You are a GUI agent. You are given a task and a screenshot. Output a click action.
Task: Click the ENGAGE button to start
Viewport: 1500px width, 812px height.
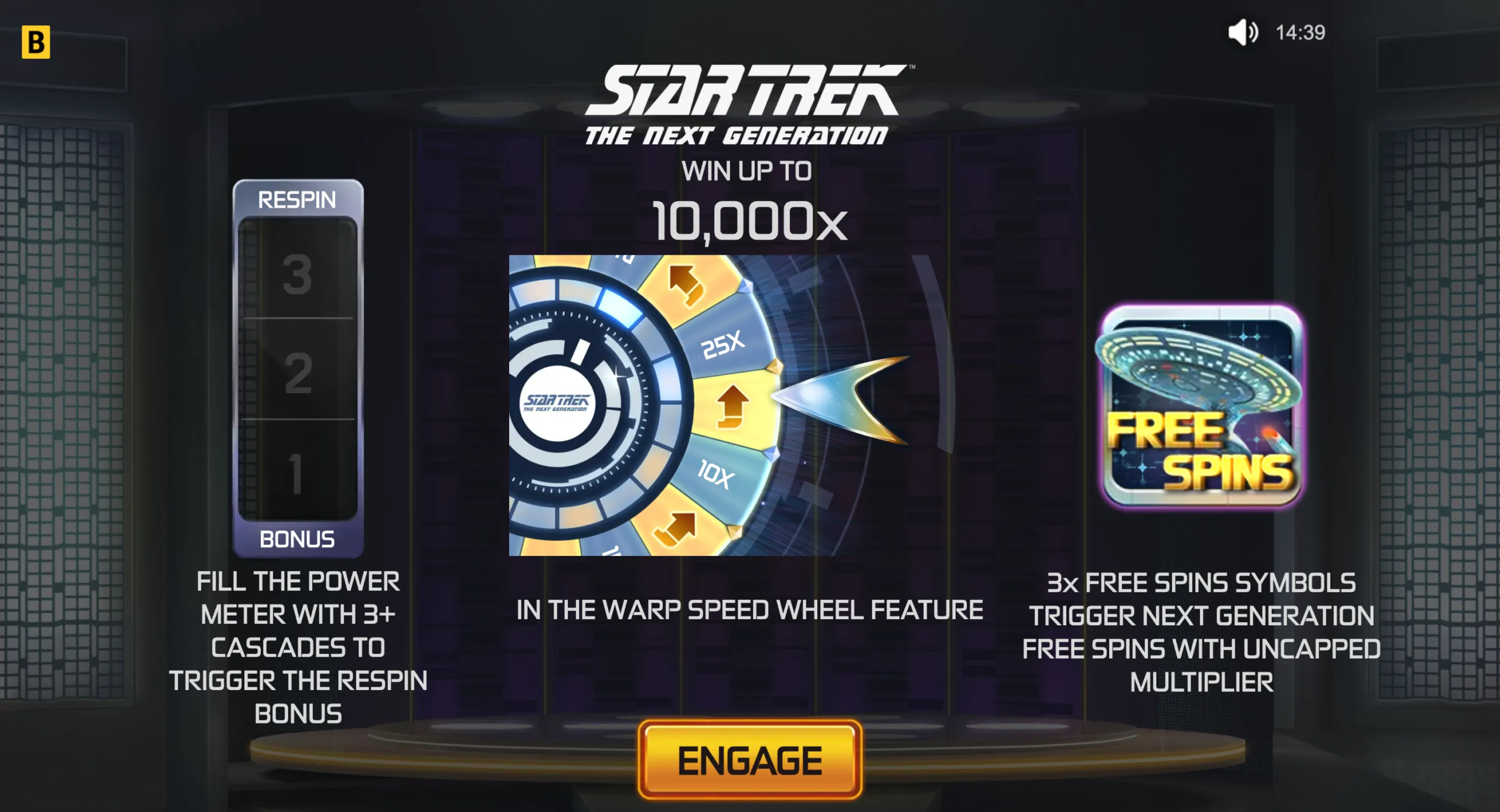click(749, 760)
